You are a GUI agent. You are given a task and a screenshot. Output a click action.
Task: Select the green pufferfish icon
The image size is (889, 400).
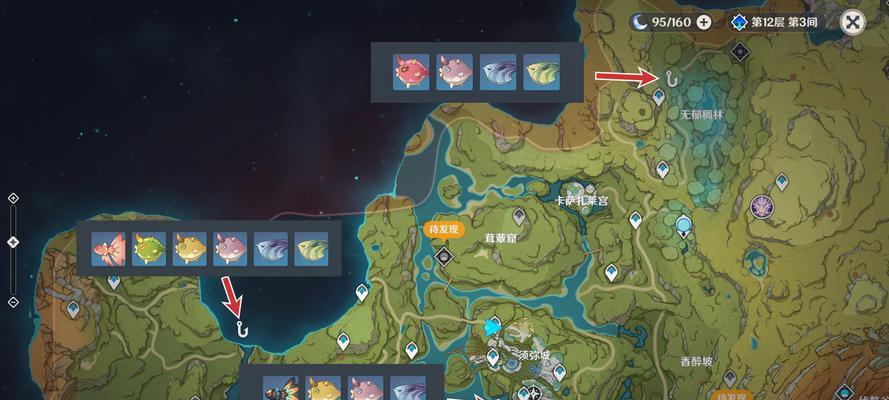point(148,248)
